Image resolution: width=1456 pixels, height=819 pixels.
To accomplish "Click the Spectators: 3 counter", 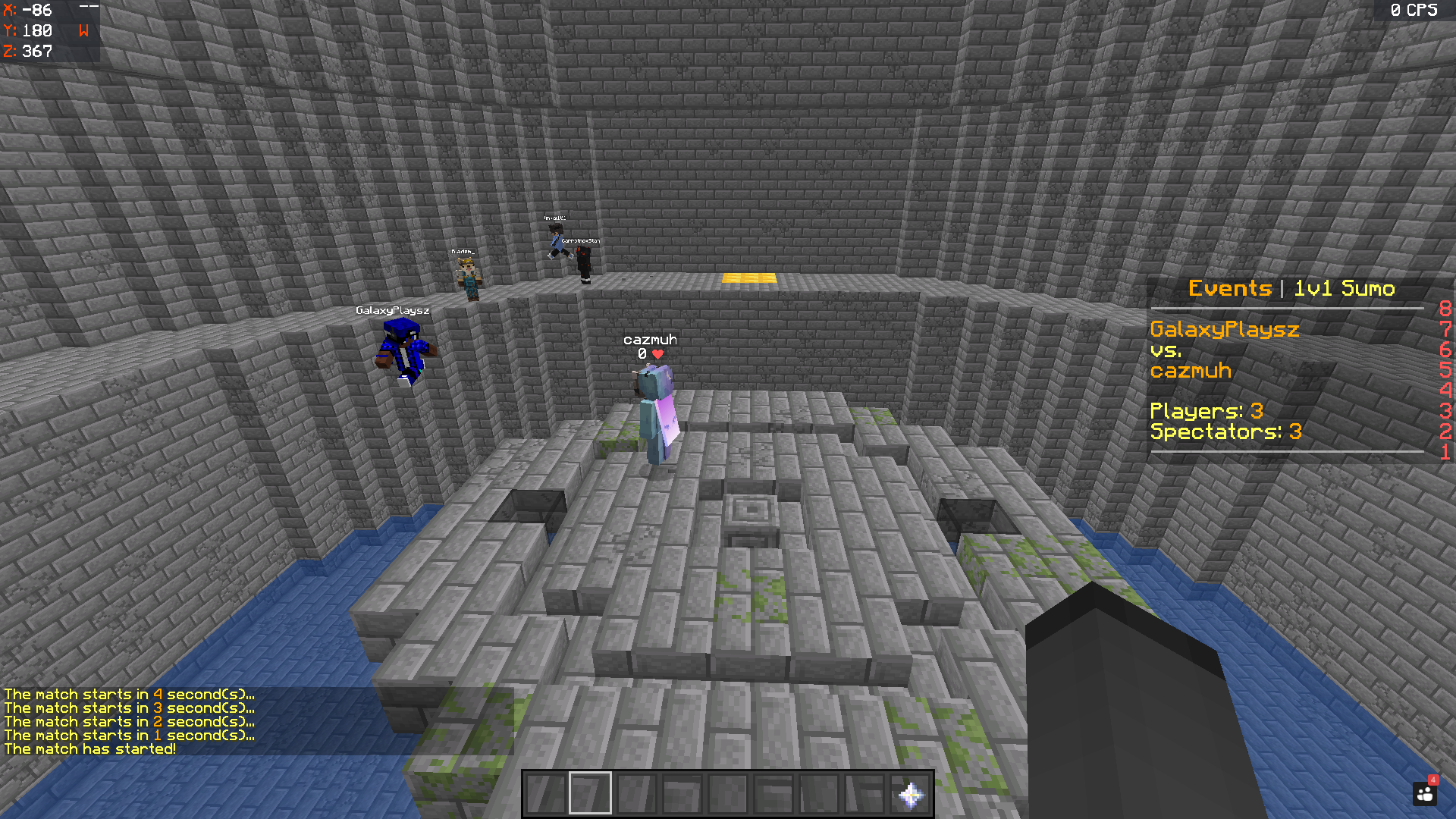I will pos(1226,431).
